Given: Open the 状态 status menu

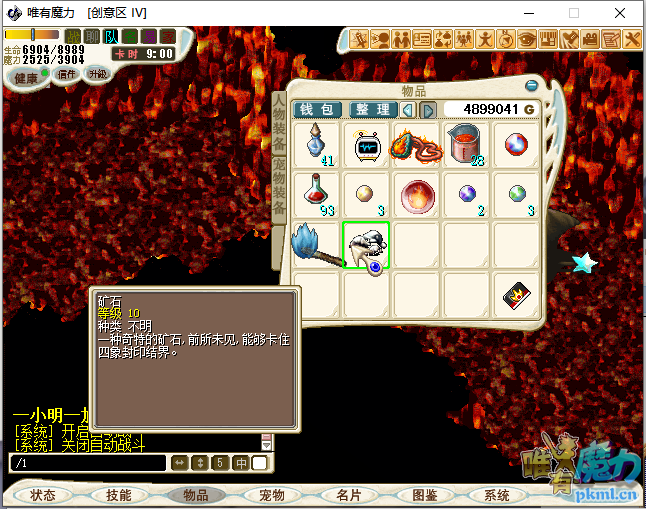Looking at the screenshot, I should [44, 495].
